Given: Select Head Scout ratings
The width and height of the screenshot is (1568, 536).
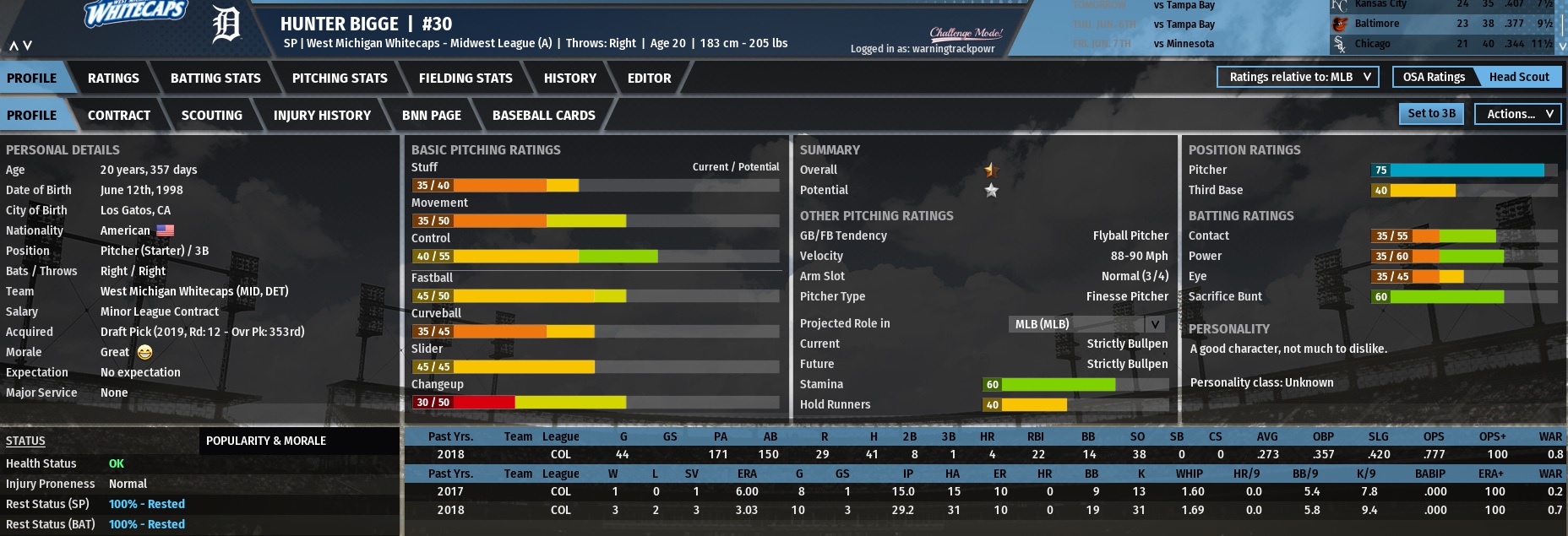Looking at the screenshot, I should point(1518,77).
